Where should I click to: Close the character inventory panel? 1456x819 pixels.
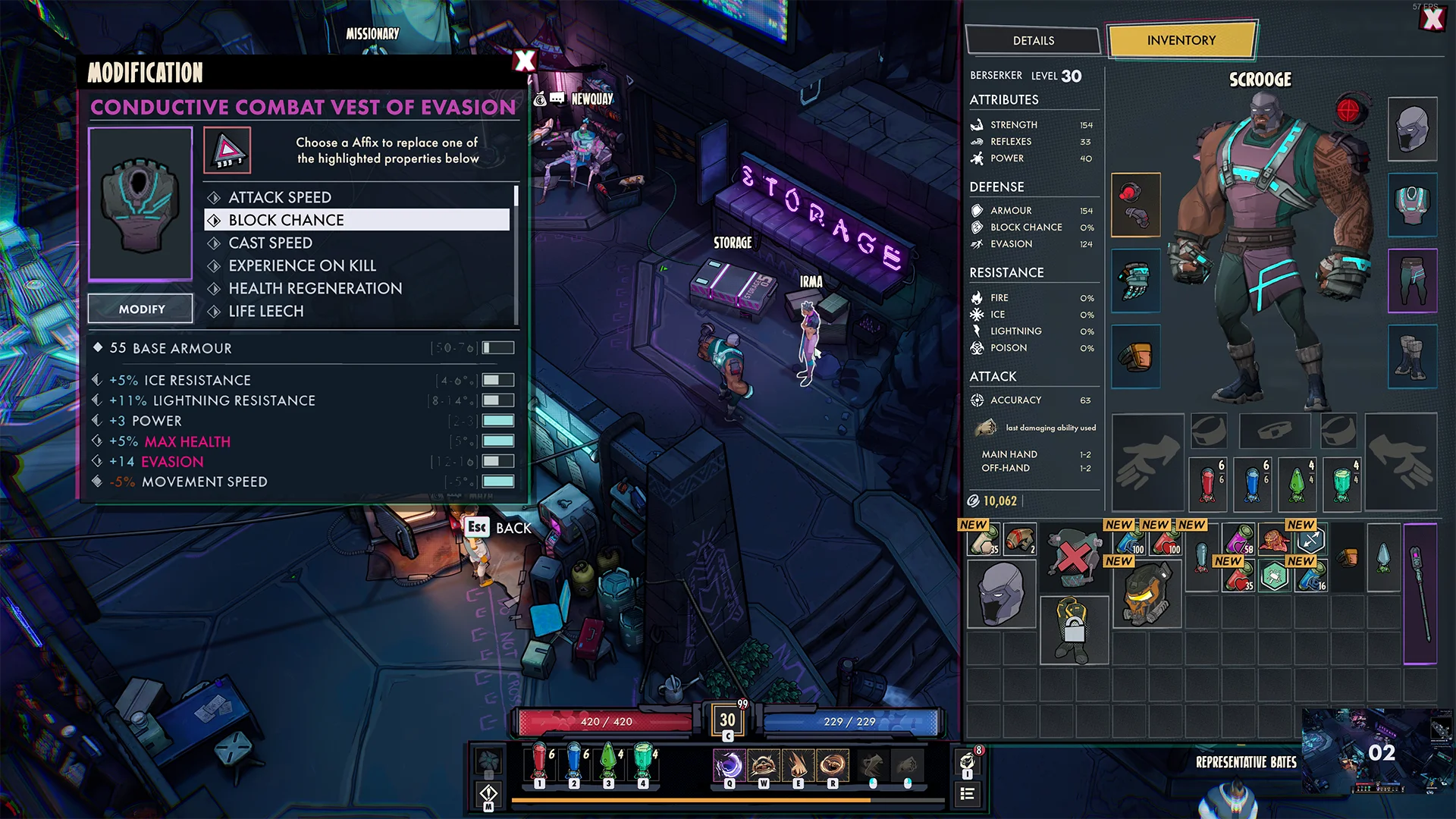point(1432,19)
